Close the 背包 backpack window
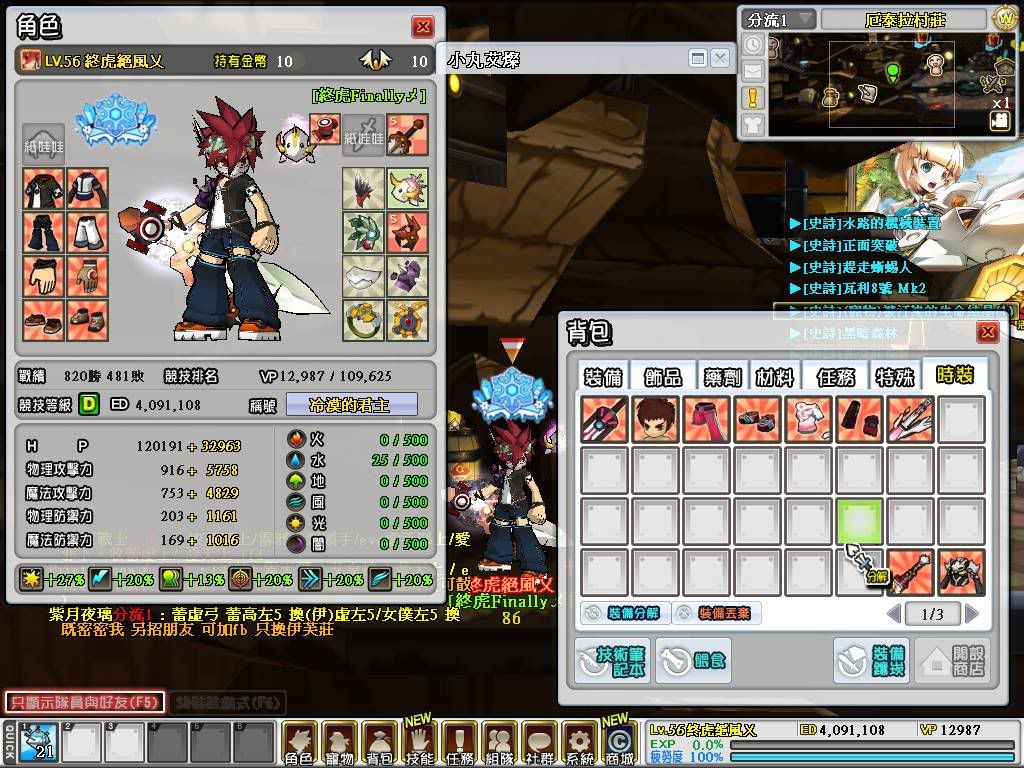The height and width of the screenshot is (768, 1024). (987, 332)
